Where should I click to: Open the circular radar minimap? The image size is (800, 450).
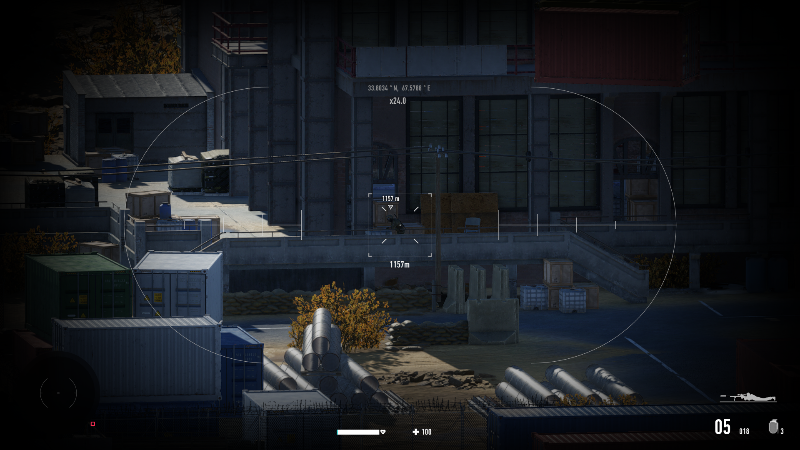coord(58,393)
